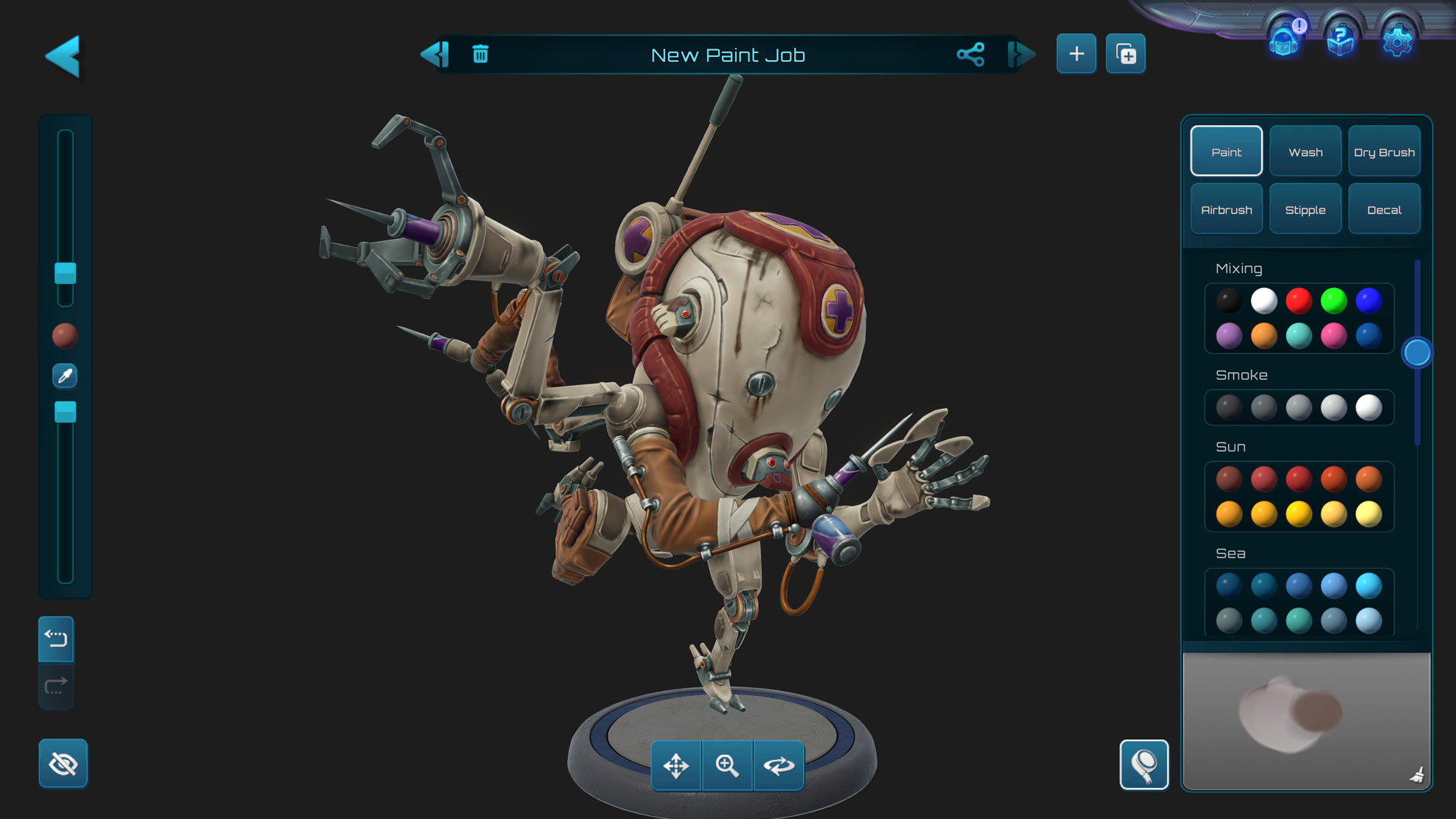Open the settings gear

(x=1397, y=39)
